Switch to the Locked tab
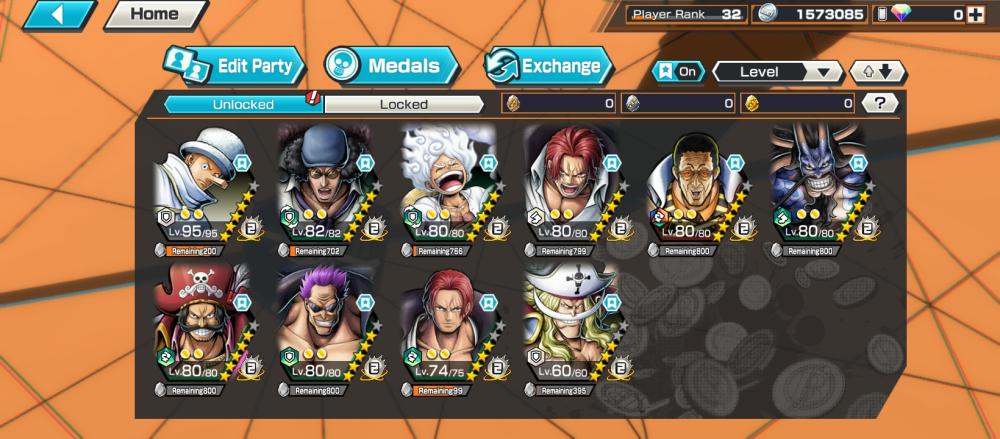Viewport: 1000px width, 439px height. pos(404,103)
